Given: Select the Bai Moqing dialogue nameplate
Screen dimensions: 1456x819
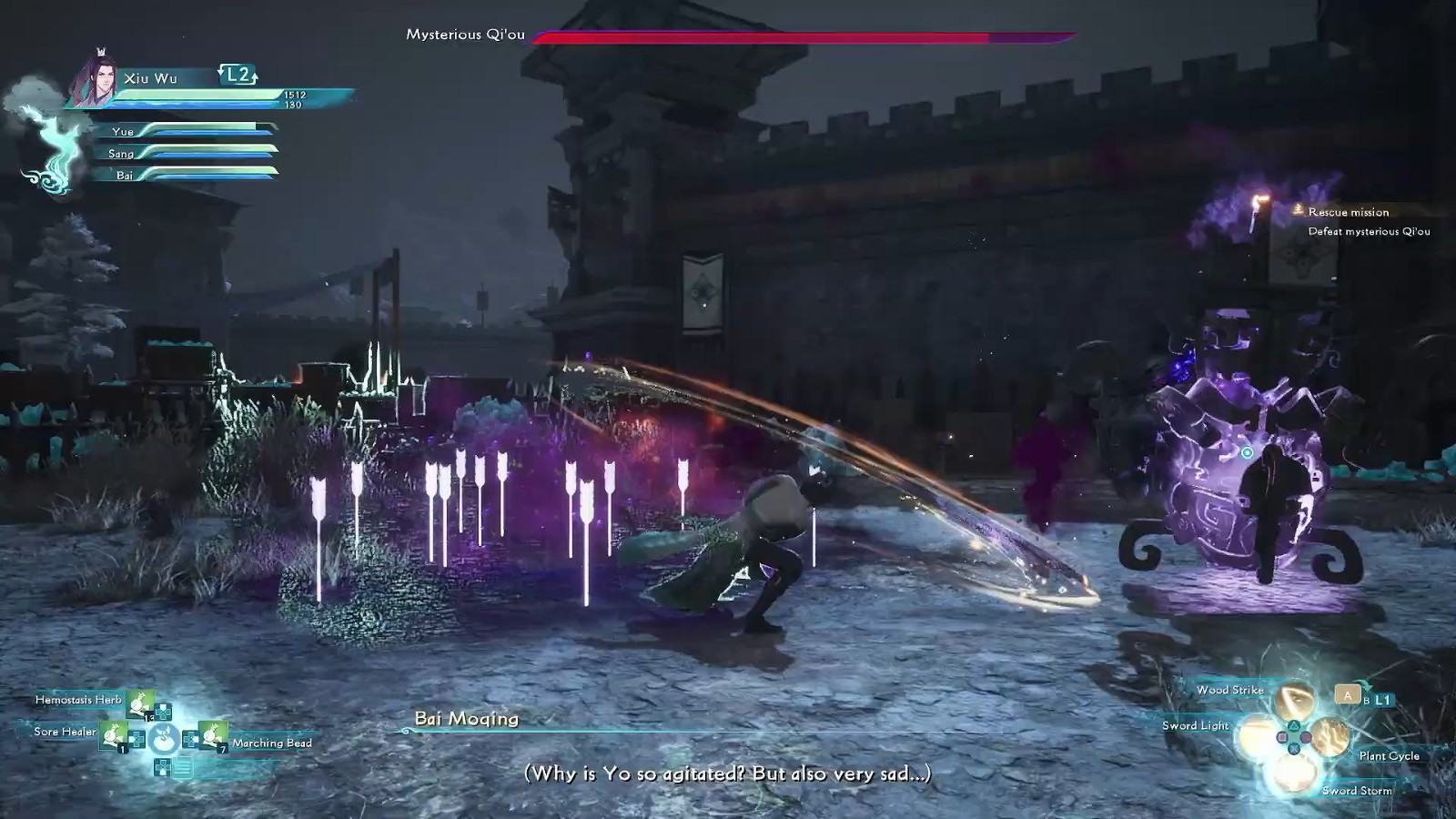Looking at the screenshot, I should click(x=467, y=719).
